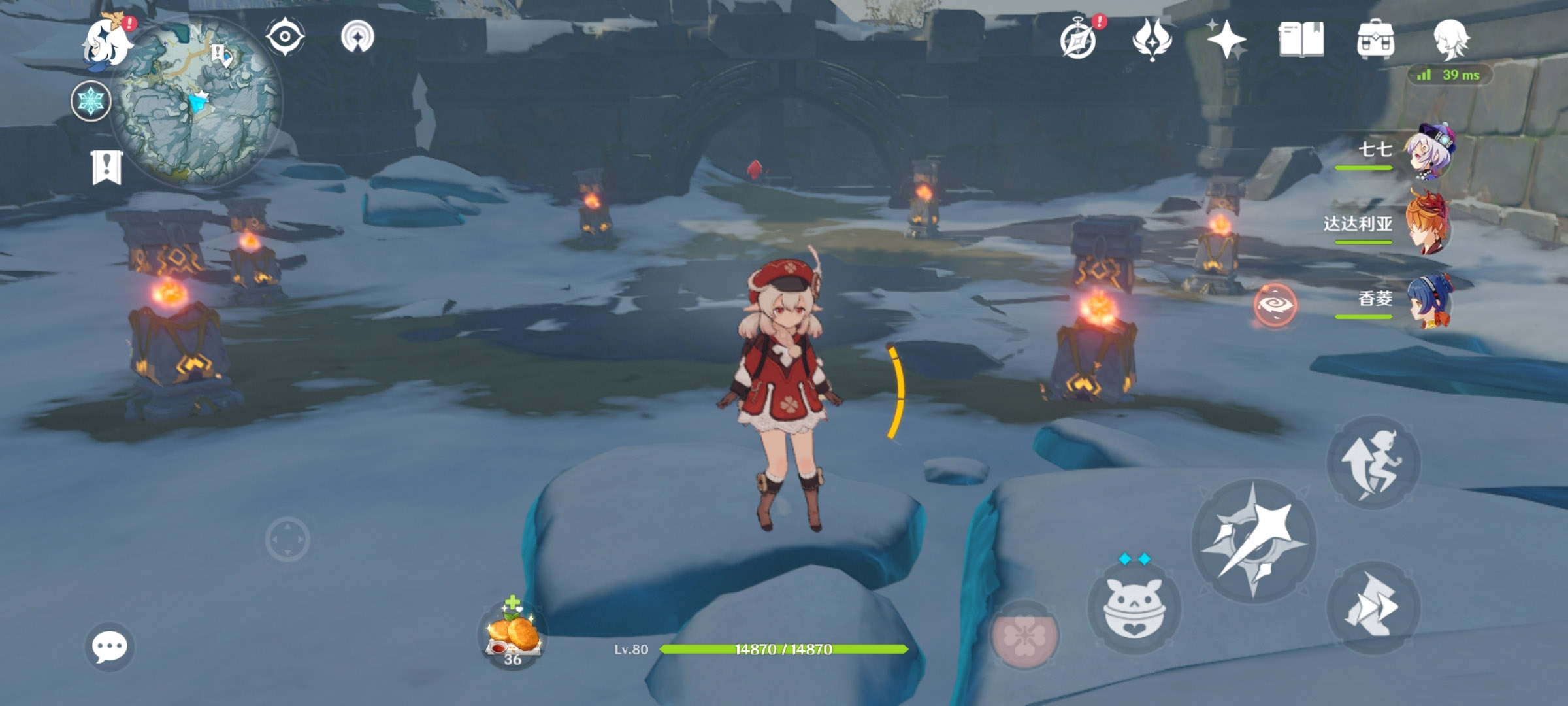Switch to party member 香菱
Image resolution: width=1568 pixels, height=706 pixels.
(1429, 301)
